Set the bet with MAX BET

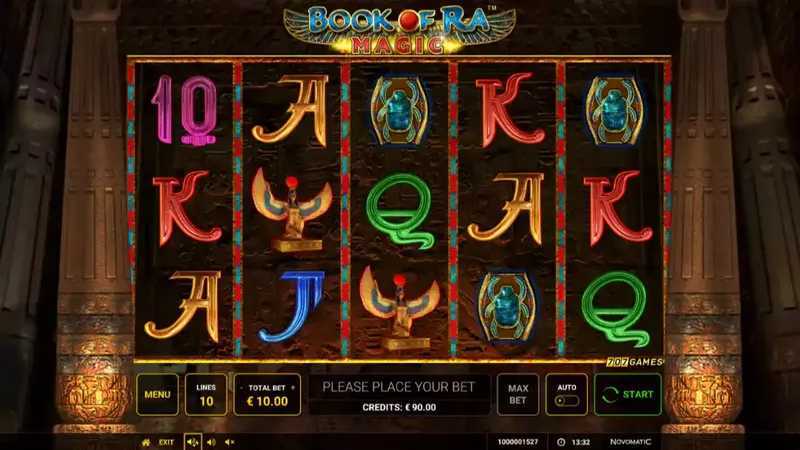(518, 394)
